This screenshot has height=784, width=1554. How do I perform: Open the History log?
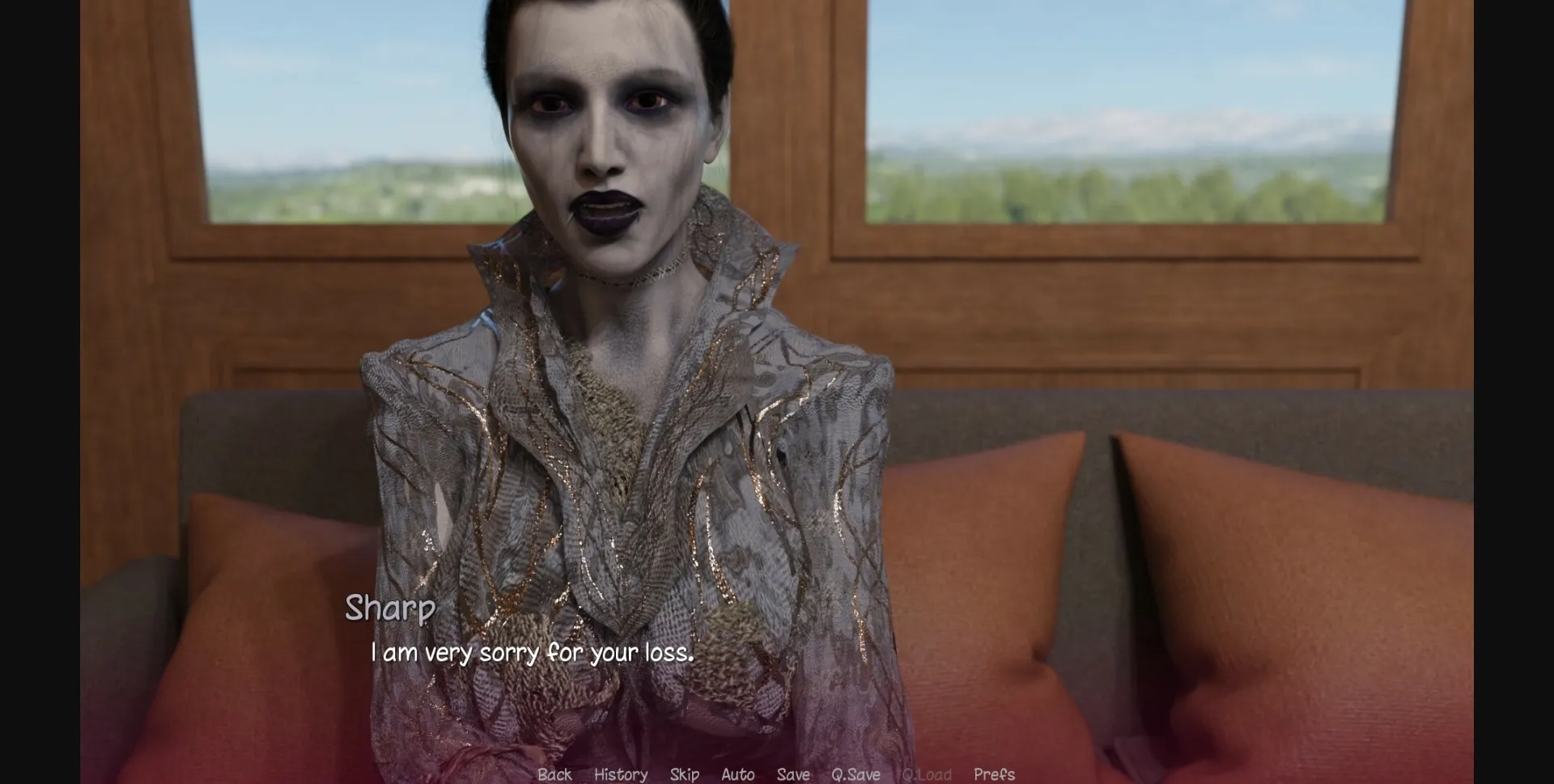[620, 774]
